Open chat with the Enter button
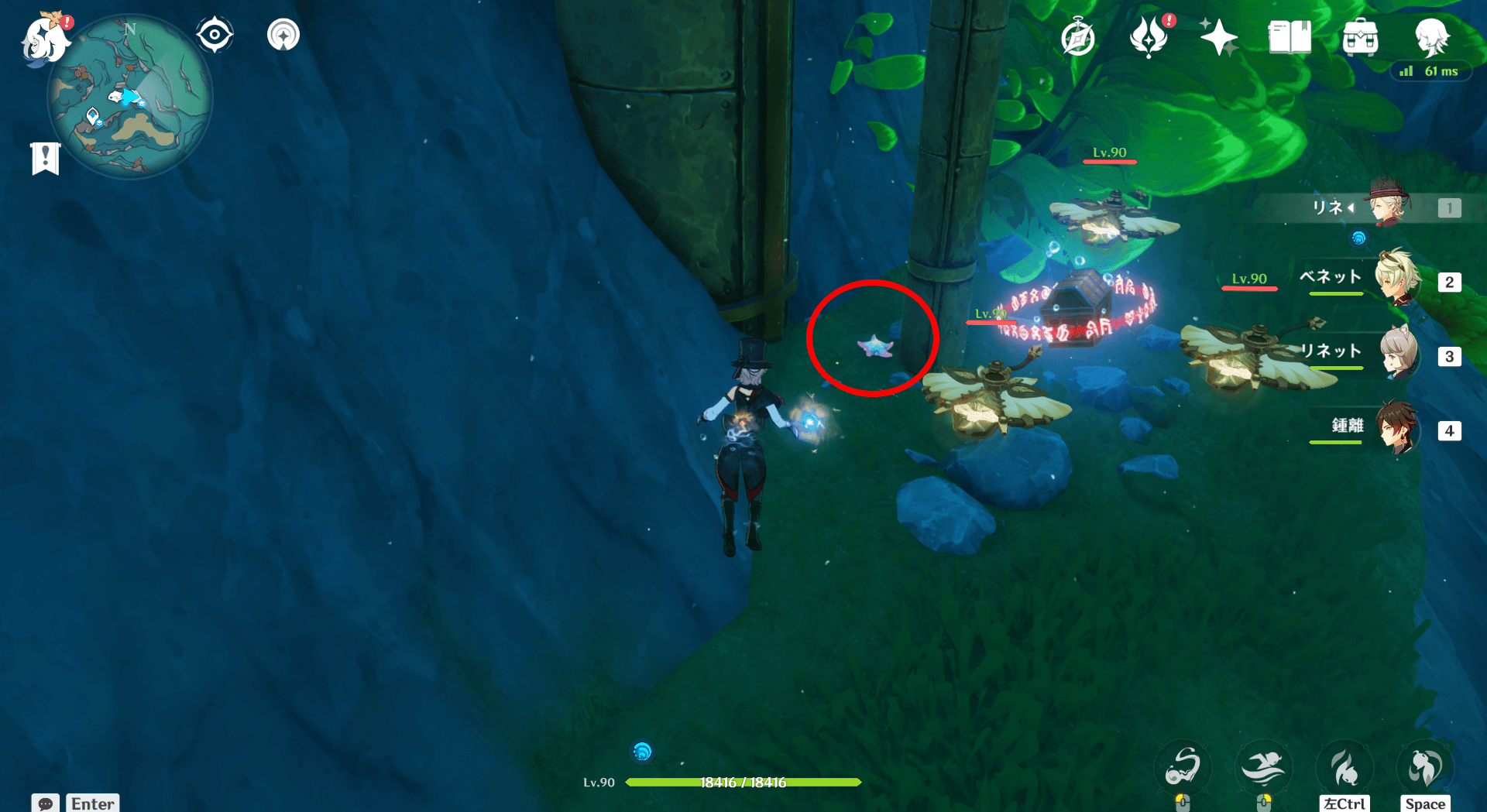The height and width of the screenshot is (812, 1487). click(x=92, y=803)
